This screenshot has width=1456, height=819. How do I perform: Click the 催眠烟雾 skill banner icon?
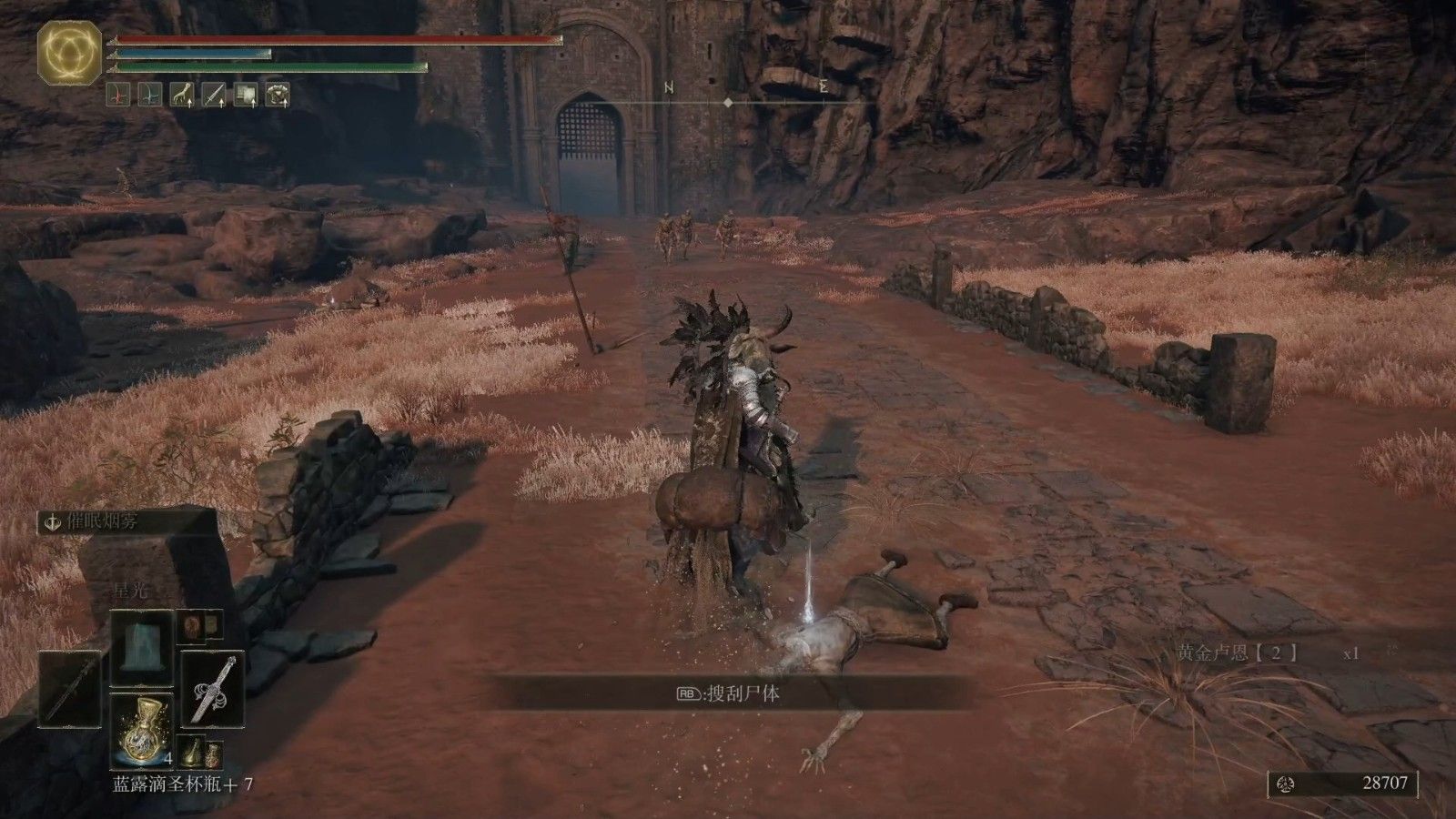pyautogui.click(x=53, y=522)
